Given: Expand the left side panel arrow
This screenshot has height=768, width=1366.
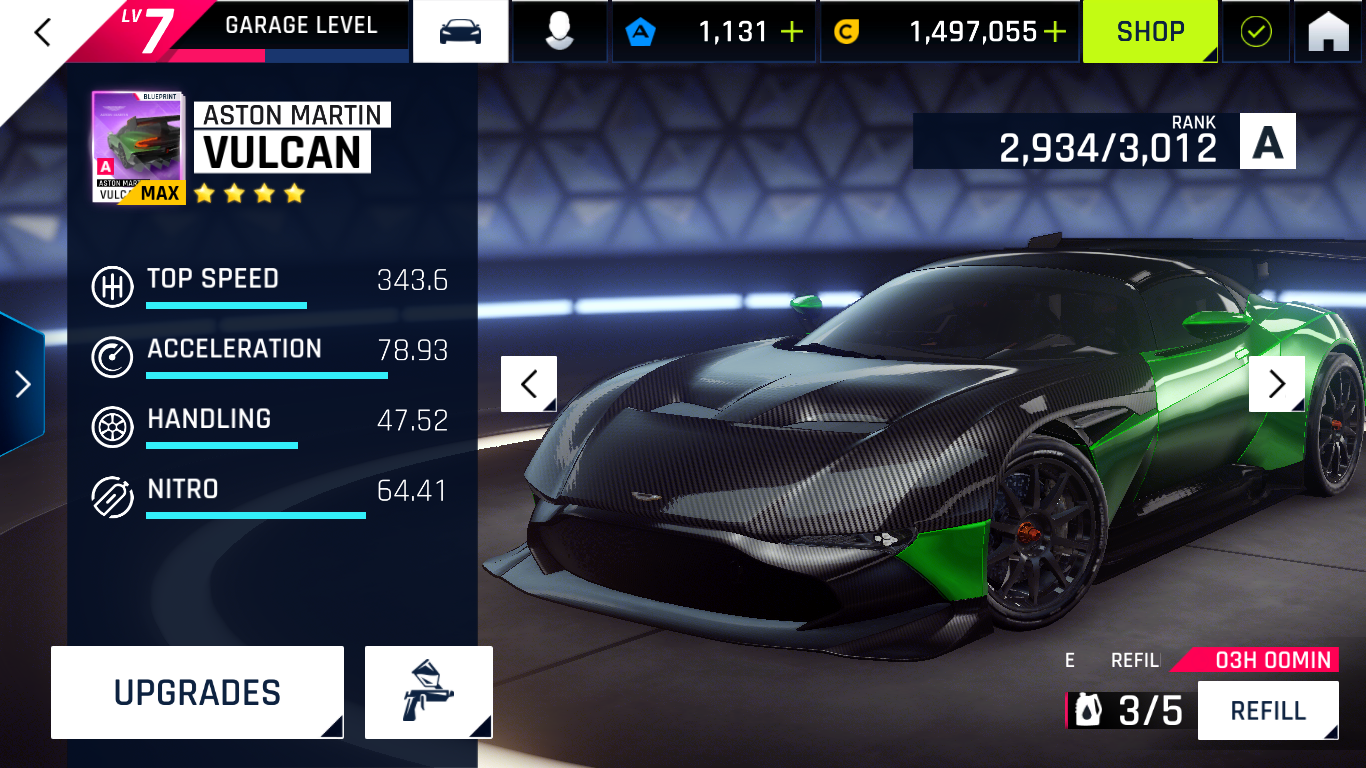Looking at the screenshot, I should [22, 384].
